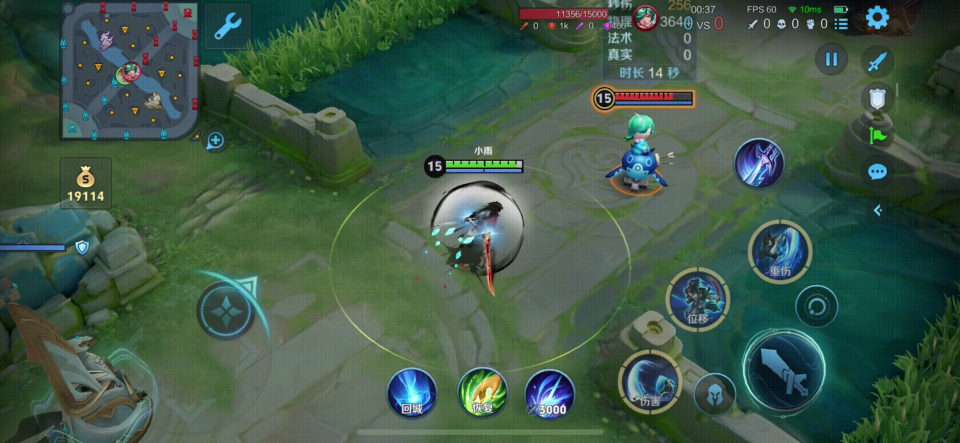Tap the helmet target-hero button

click(714, 393)
